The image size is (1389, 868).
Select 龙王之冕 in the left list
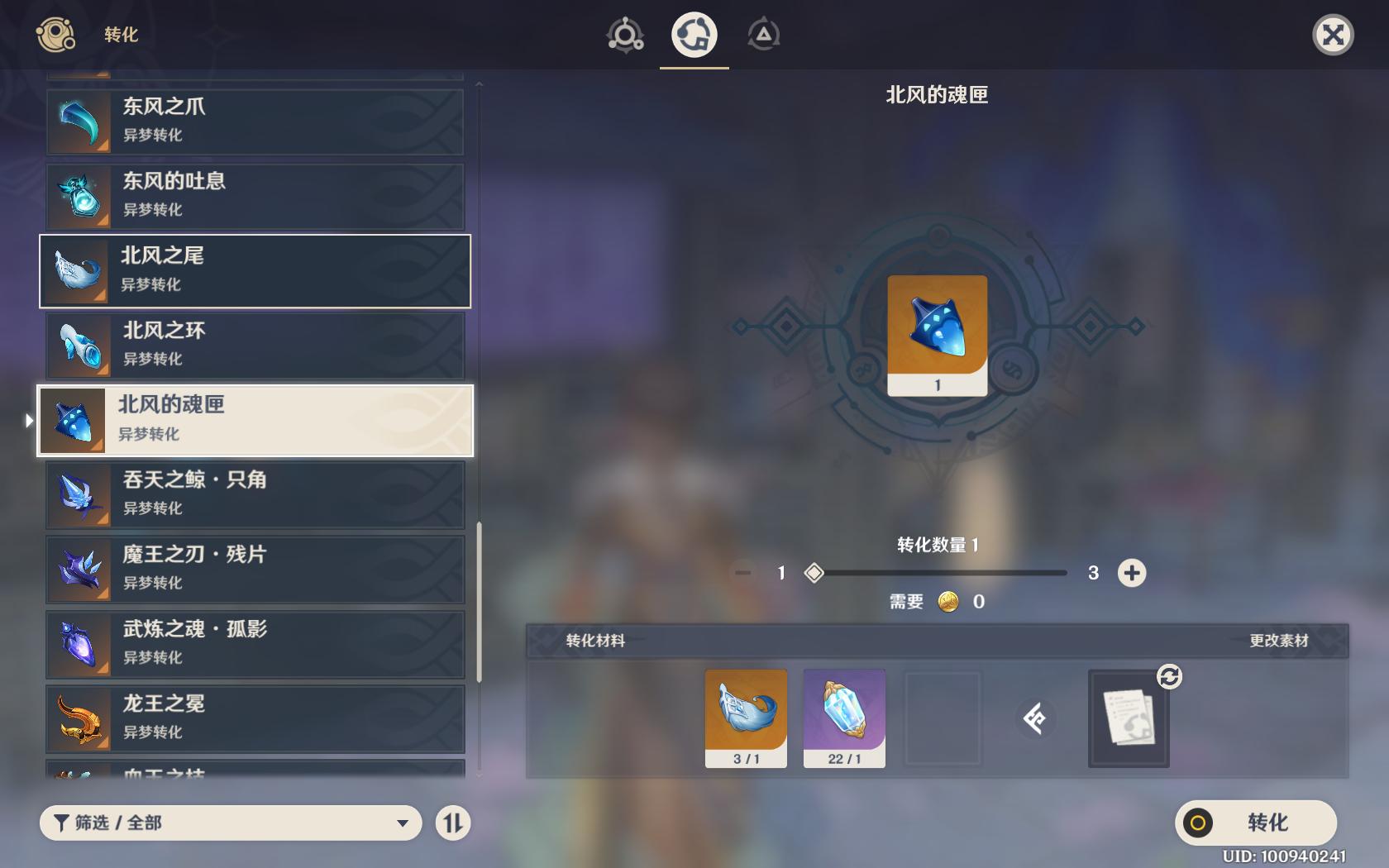[253, 718]
